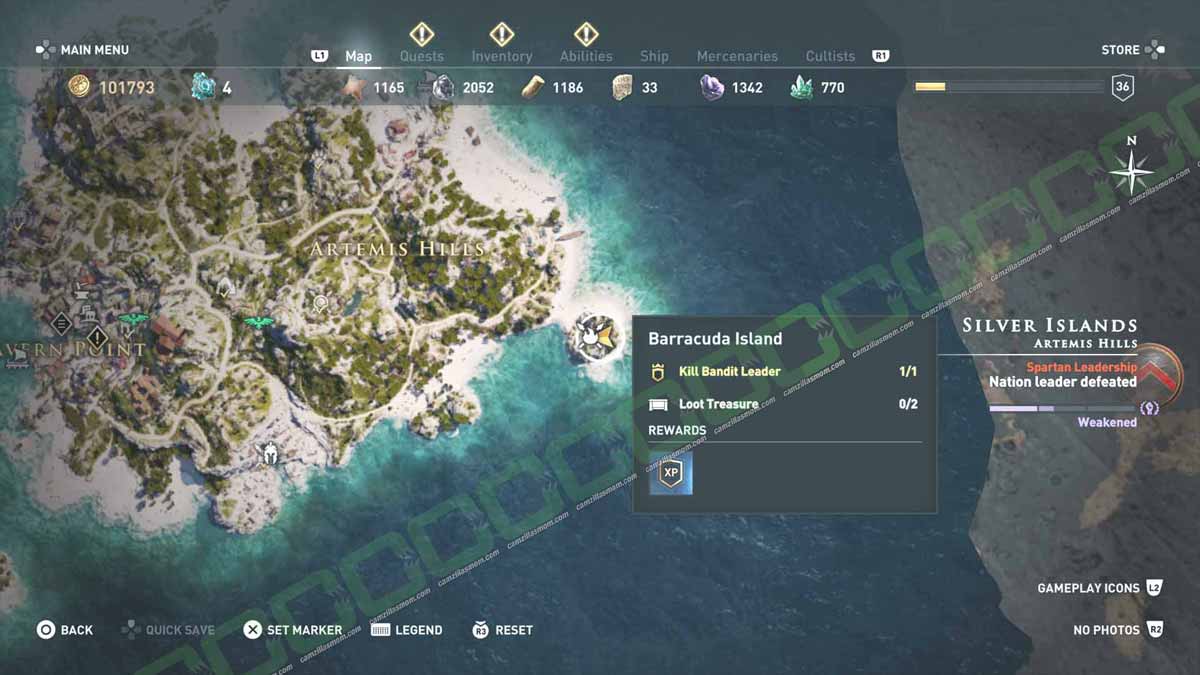This screenshot has width=1200, height=675.
Task: Click the Spartan helmet fort marker
Action: (x=268, y=455)
